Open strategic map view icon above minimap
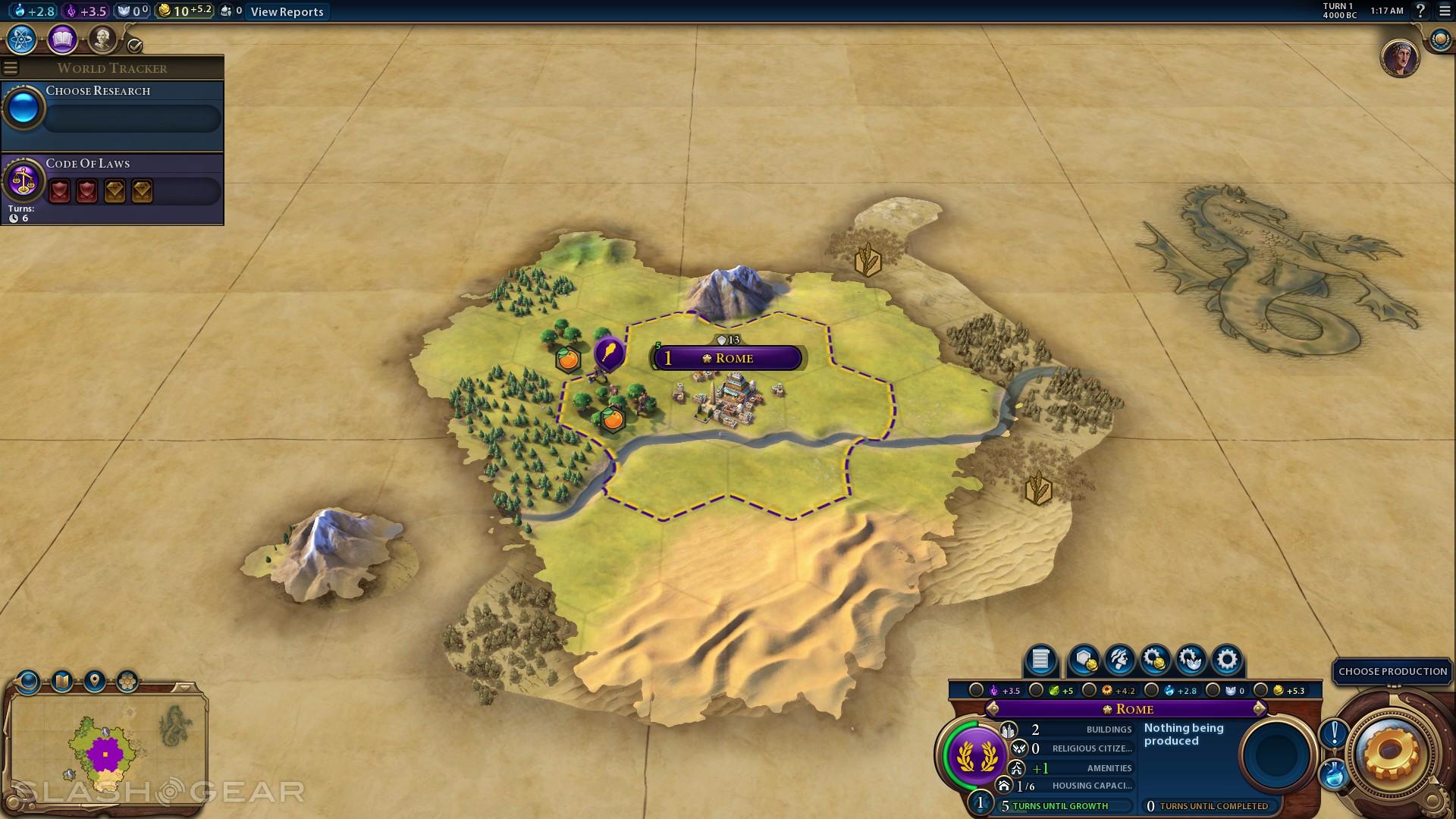Image resolution: width=1456 pixels, height=819 pixels. (61, 681)
